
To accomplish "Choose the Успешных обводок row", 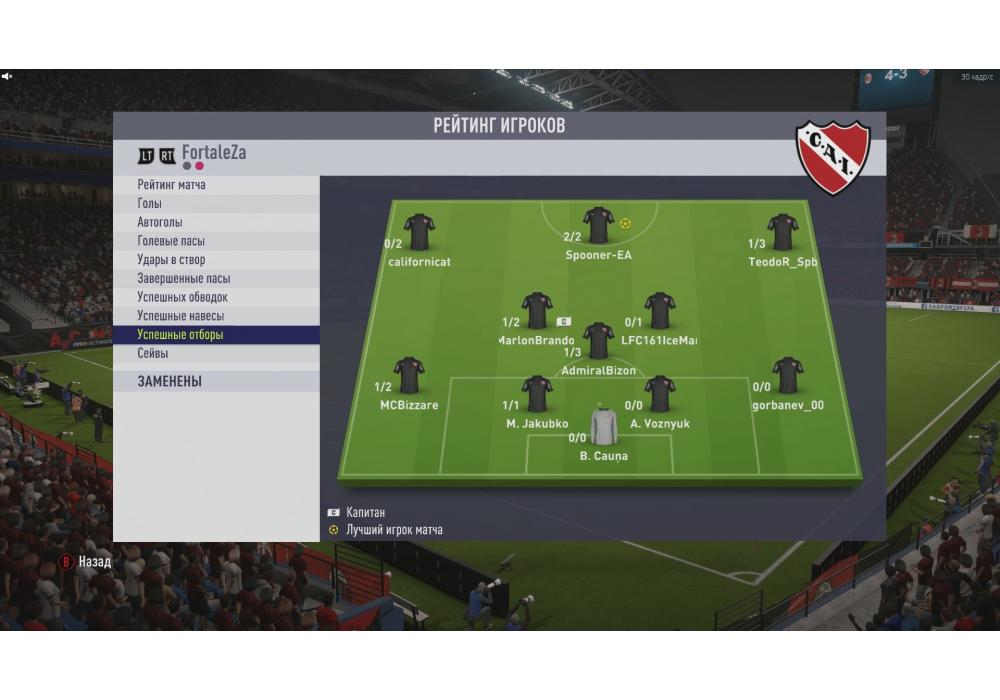I will point(183,297).
